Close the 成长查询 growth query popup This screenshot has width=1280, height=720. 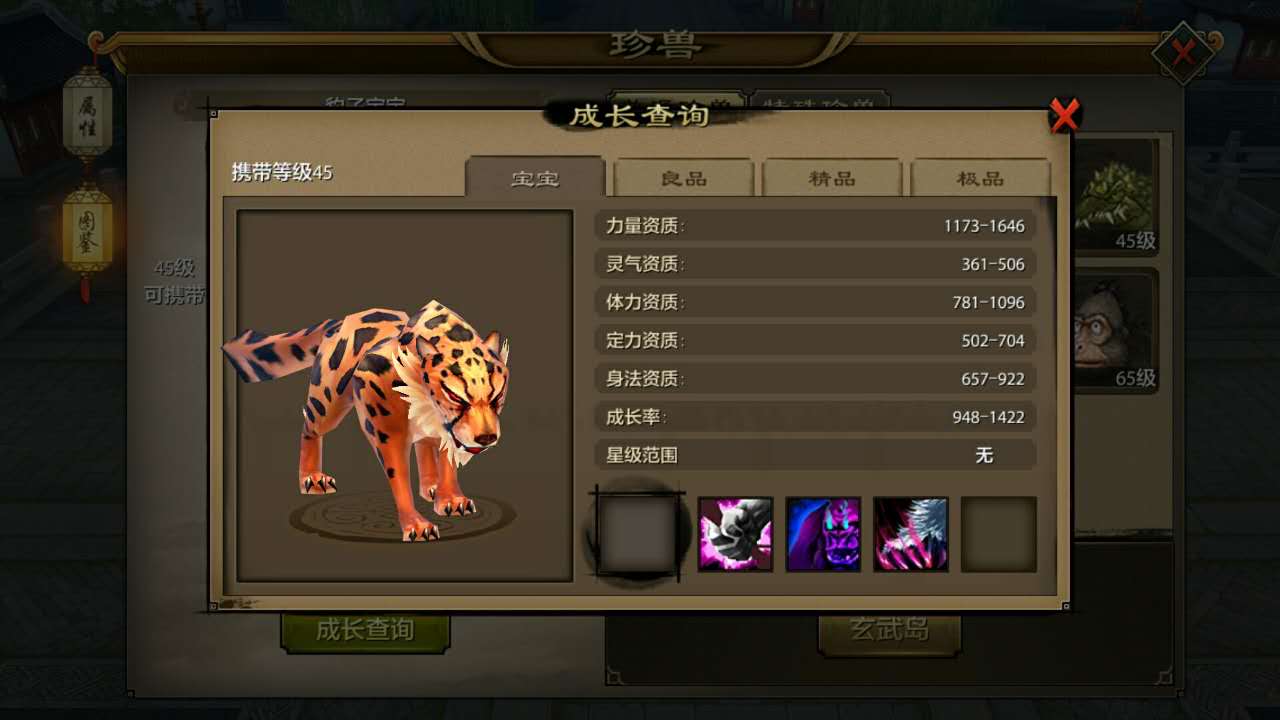1065,116
